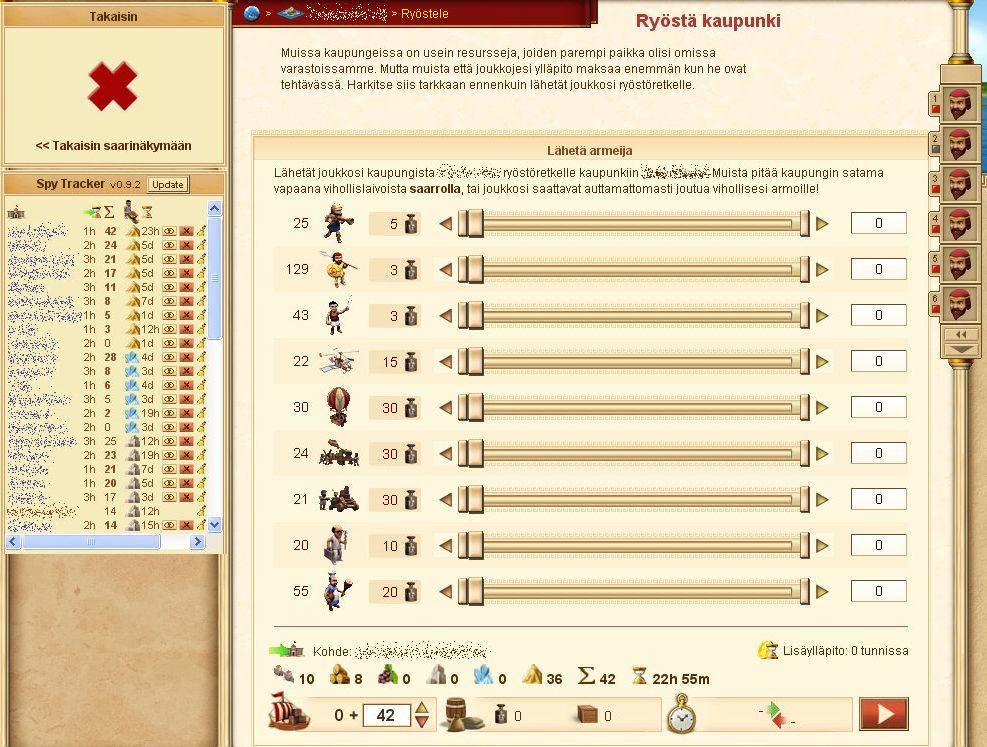
Task: Follow the "Takaisin saarinäkymään" link
Action: [113, 146]
